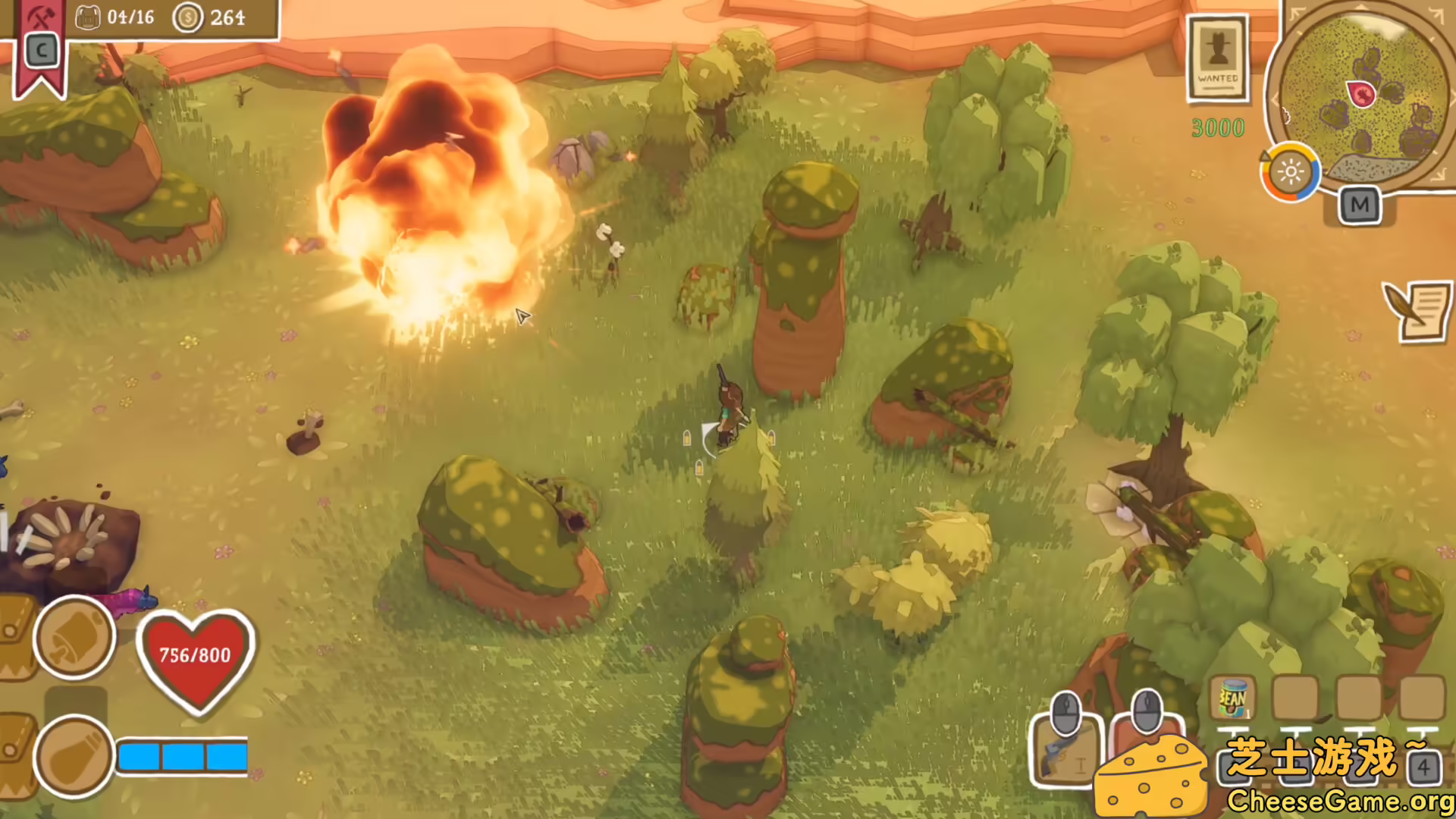Click the barrel inventory counter icon
Image resolution: width=1456 pixels, height=819 pixels.
(88, 17)
